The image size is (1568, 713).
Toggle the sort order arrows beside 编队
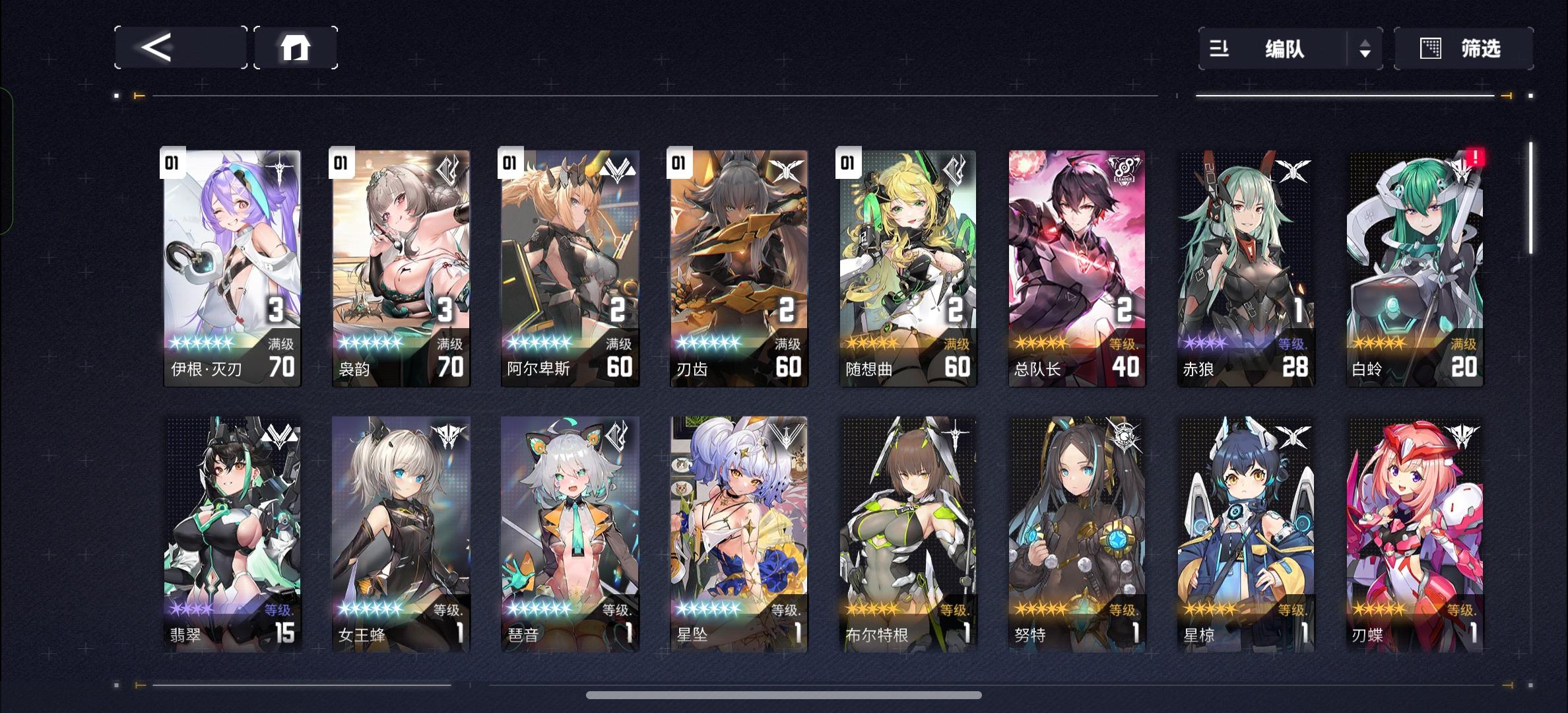point(1365,49)
